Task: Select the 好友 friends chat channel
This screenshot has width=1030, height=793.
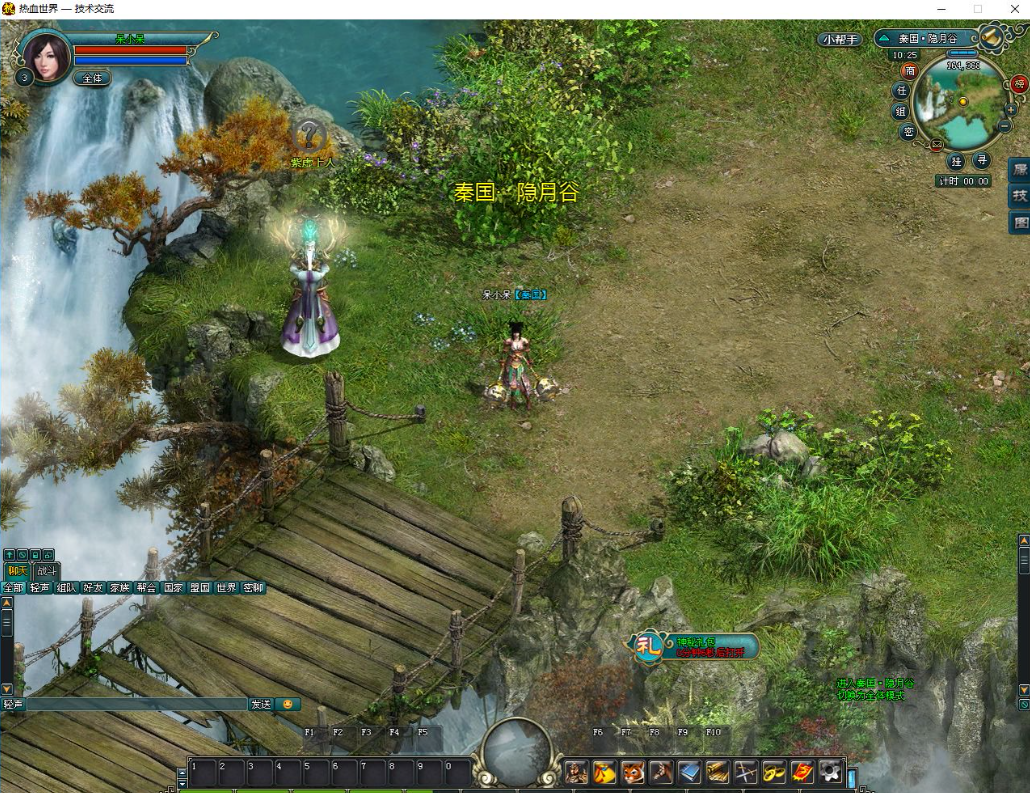Action: pyautogui.click(x=93, y=588)
